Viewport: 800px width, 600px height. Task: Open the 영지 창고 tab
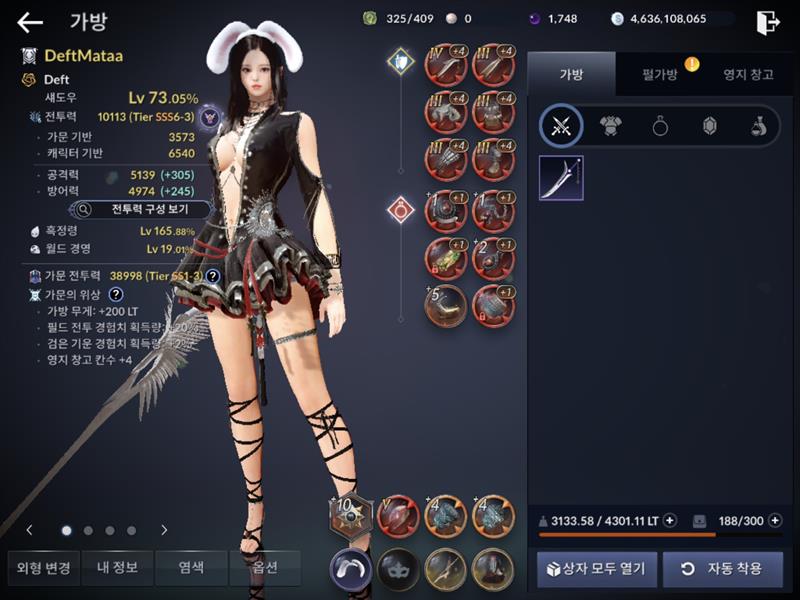pos(748,75)
